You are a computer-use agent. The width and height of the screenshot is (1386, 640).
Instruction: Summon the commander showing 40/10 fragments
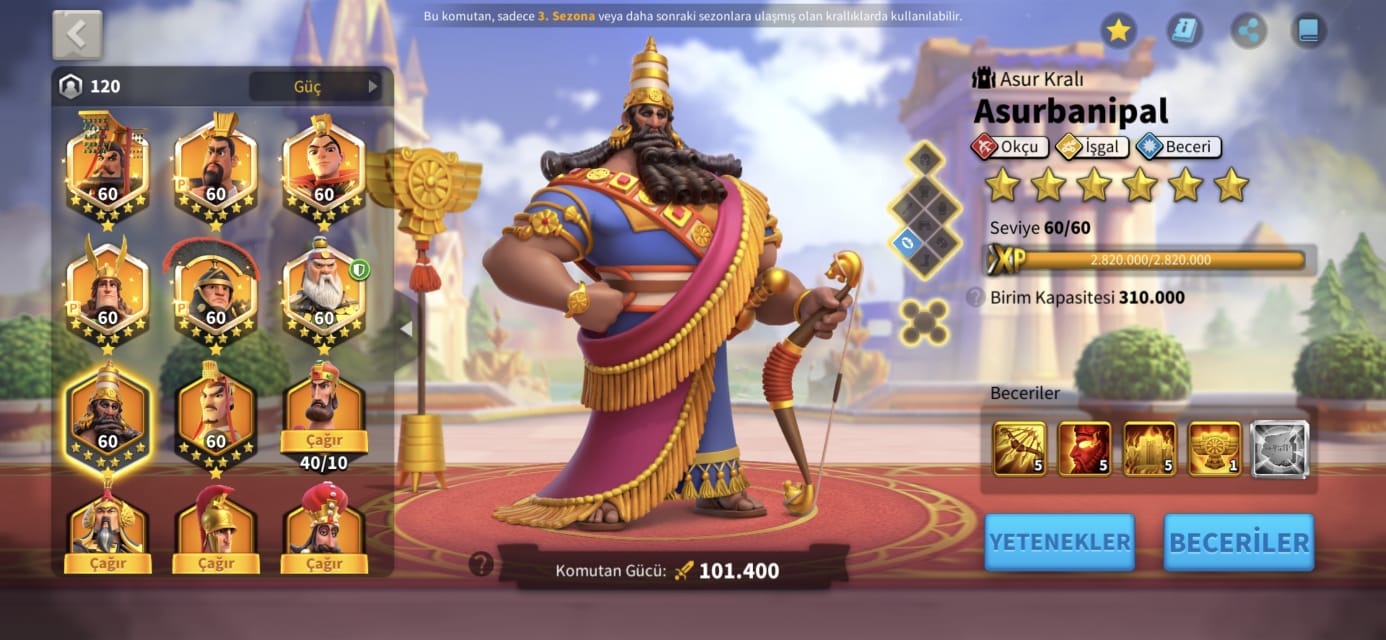(323, 441)
